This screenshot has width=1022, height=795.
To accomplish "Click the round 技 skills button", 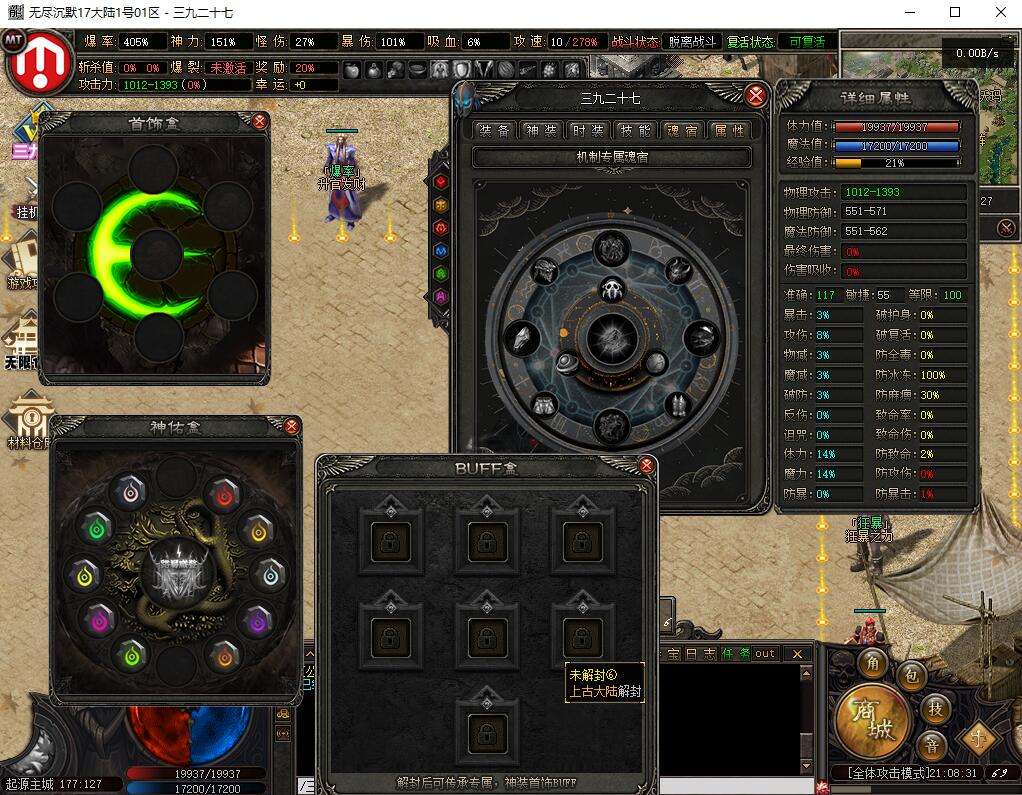I will pyautogui.click(x=935, y=708).
